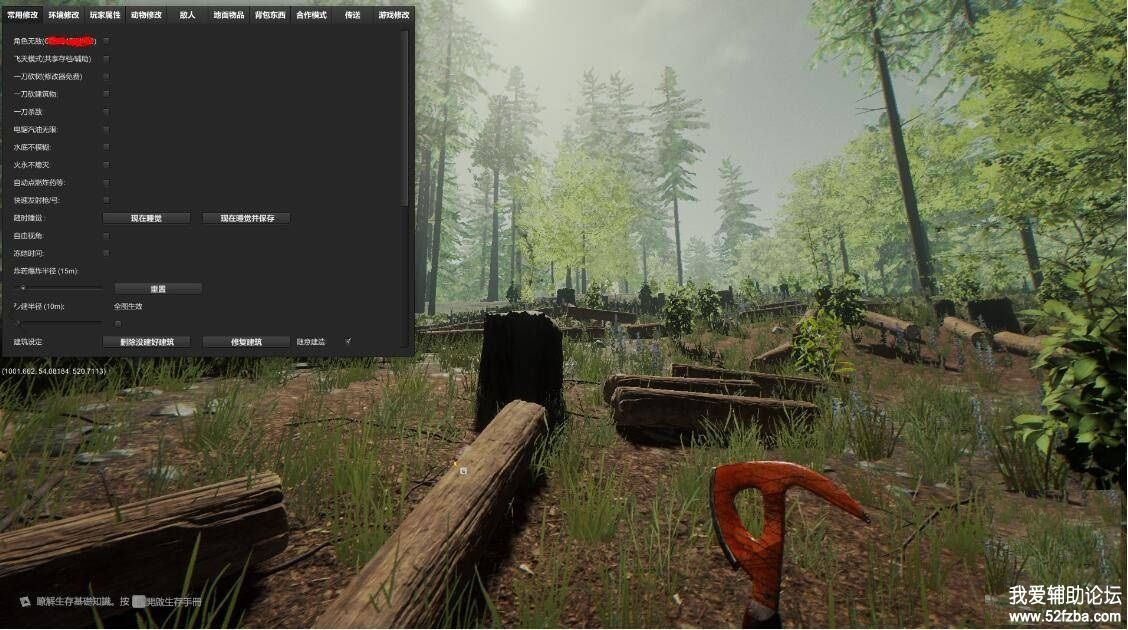
Task: Tick the 一刀杀敌 checkbox
Action: point(107,112)
